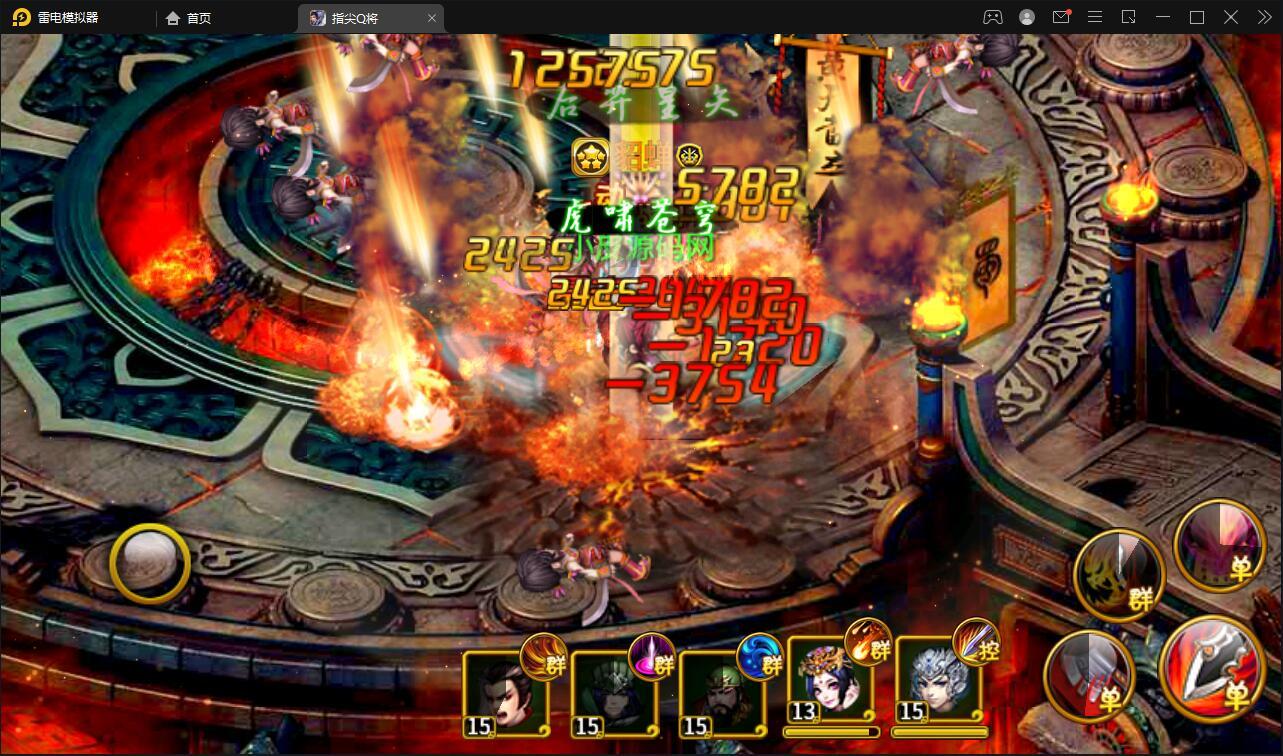Open the mail icon with the red notification dot
Image resolution: width=1283 pixels, height=756 pixels.
click(x=1061, y=17)
